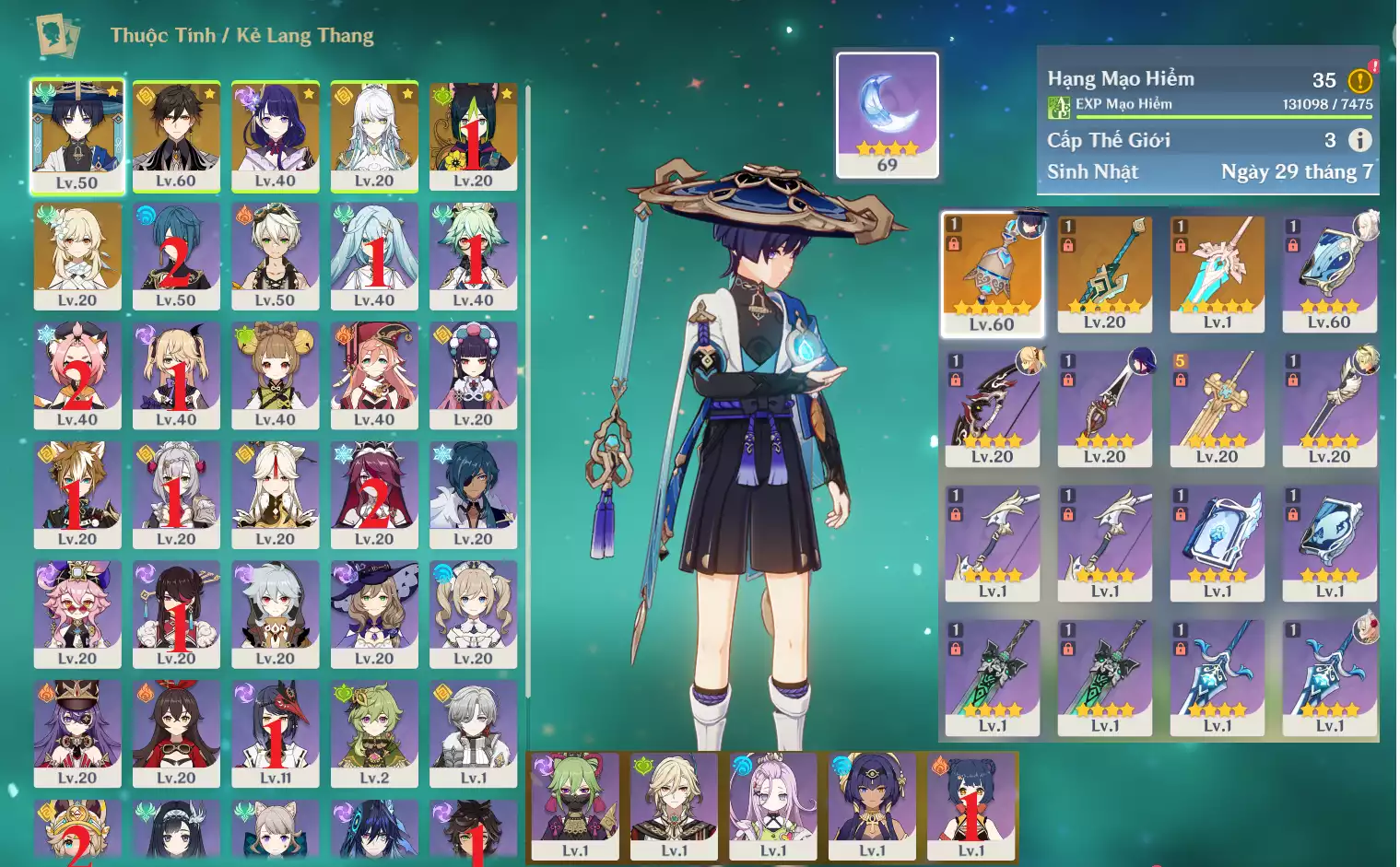Open Kaeya's eyepatch portrait
1400x867 pixels.
tap(473, 494)
